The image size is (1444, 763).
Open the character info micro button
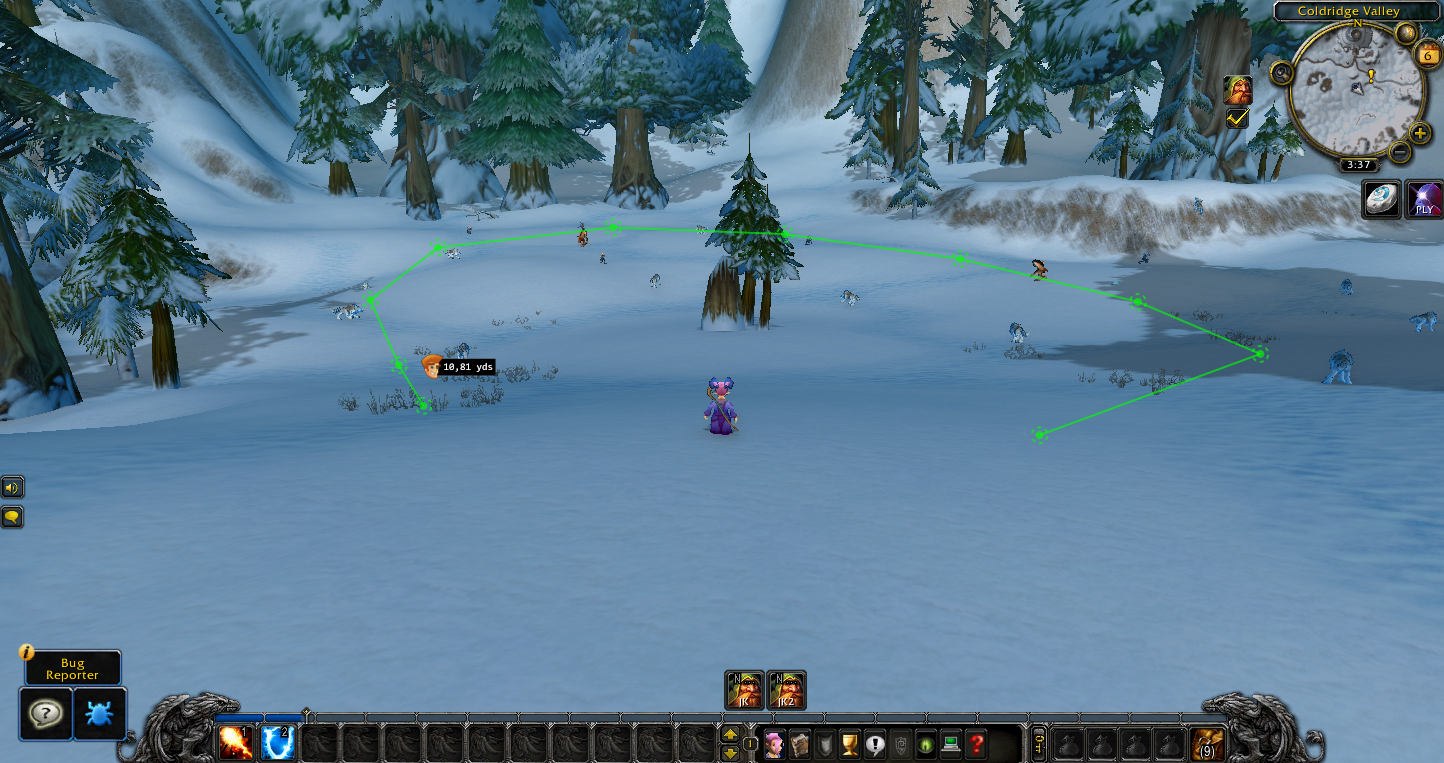click(774, 744)
